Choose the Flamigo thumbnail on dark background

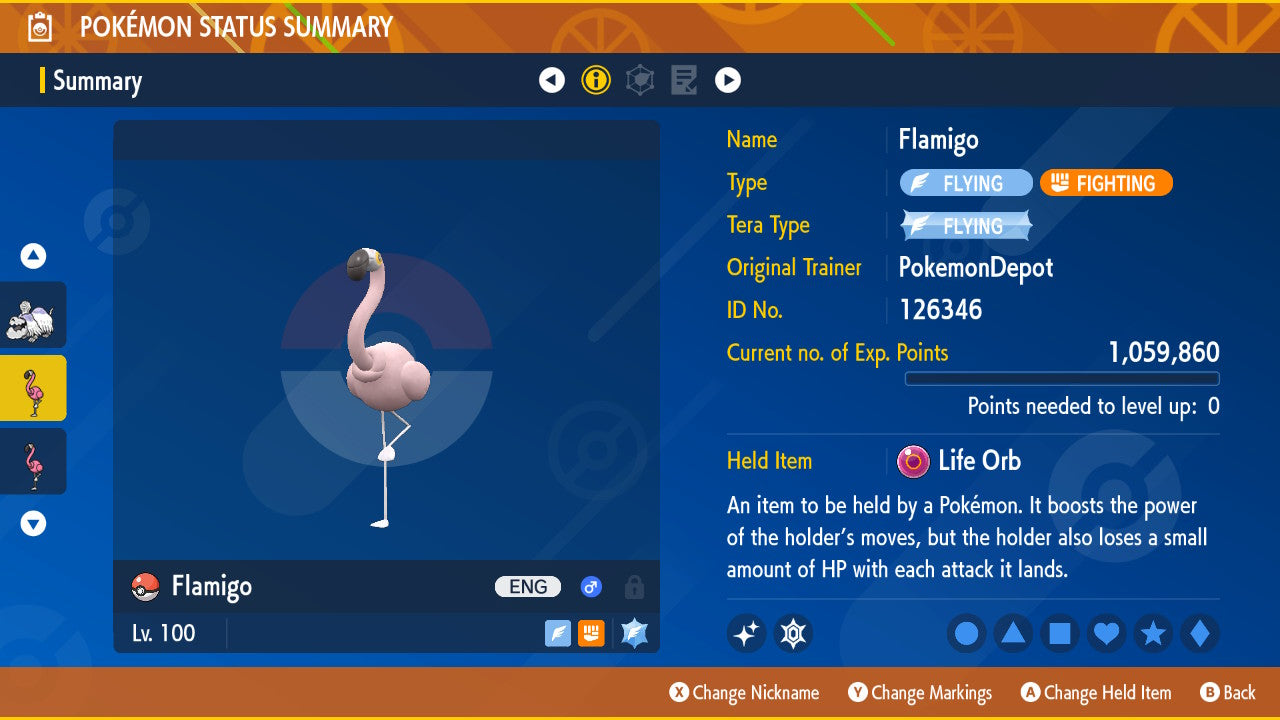click(x=34, y=461)
